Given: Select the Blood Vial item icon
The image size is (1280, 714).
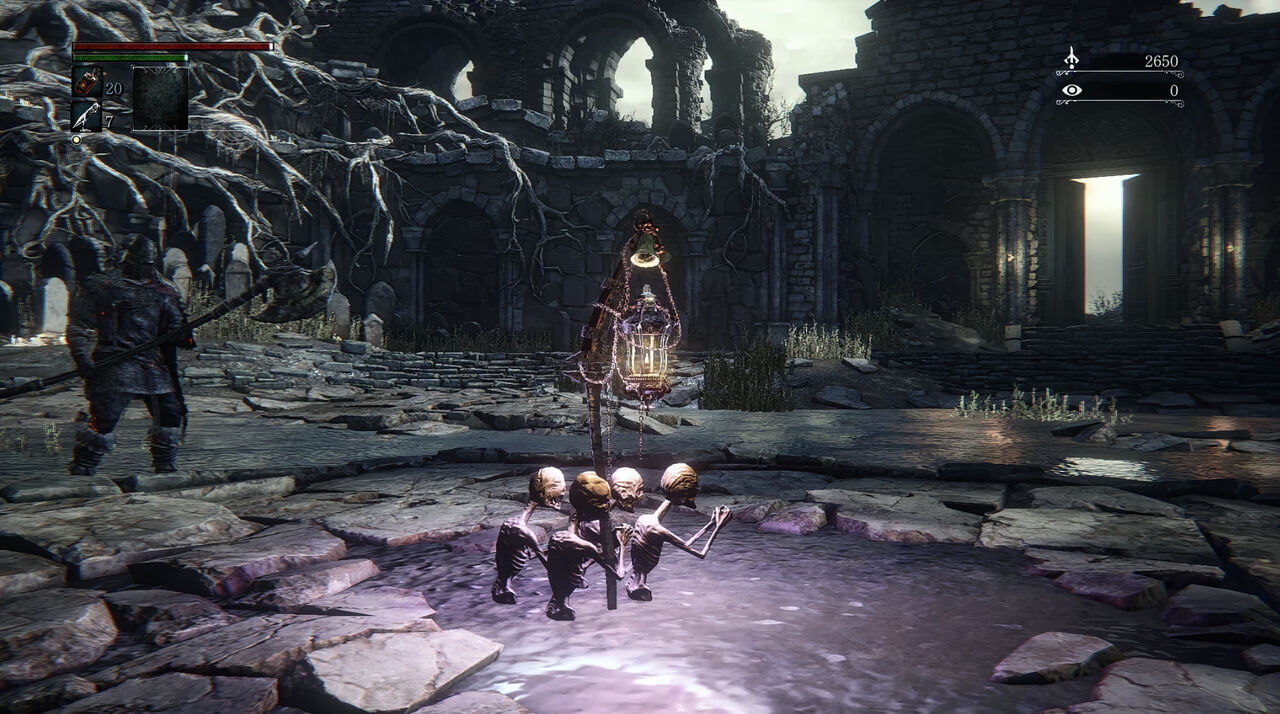Looking at the screenshot, I should pyautogui.click(x=86, y=82).
